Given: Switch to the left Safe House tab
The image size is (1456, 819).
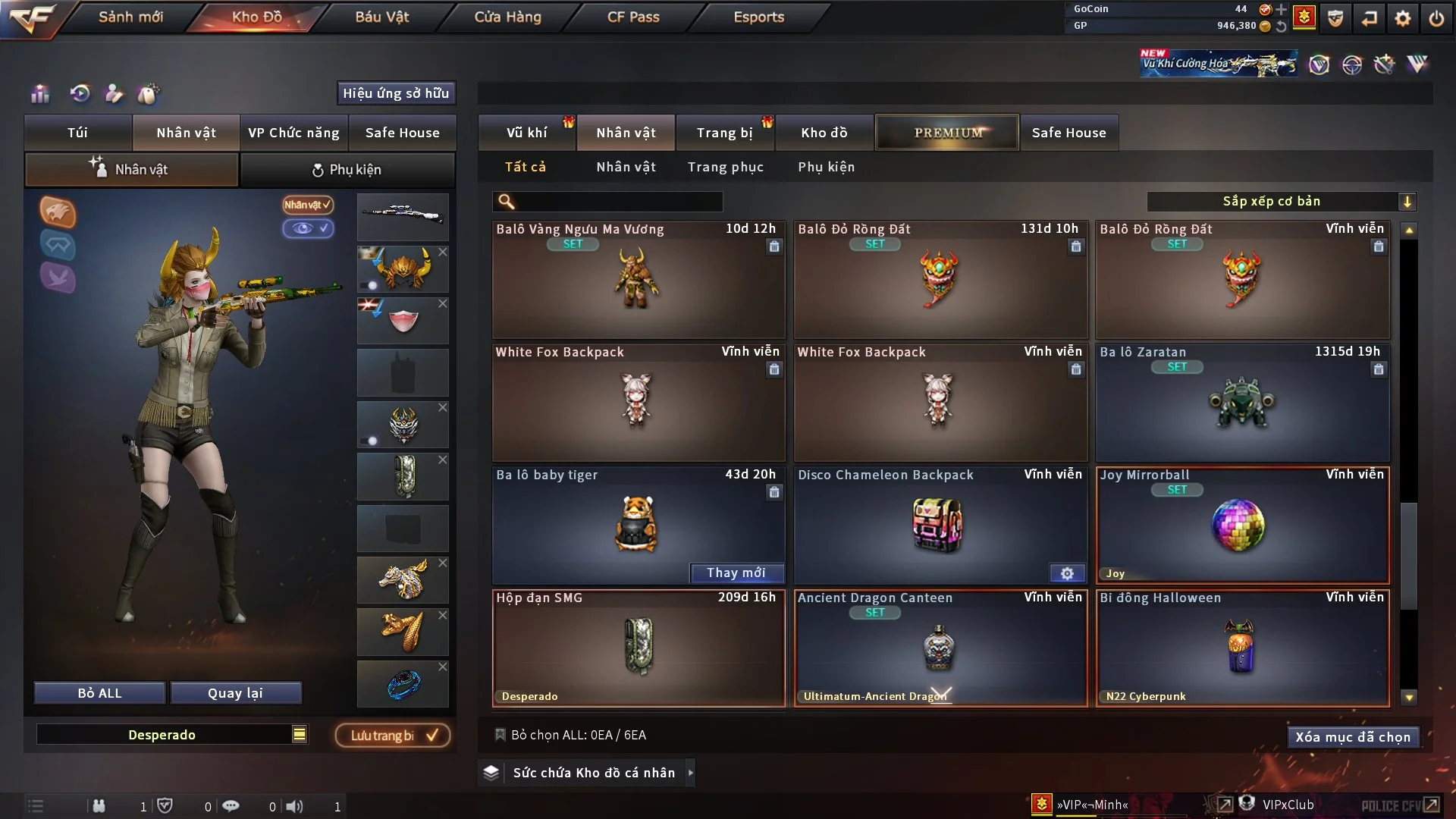Looking at the screenshot, I should (x=402, y=133).
